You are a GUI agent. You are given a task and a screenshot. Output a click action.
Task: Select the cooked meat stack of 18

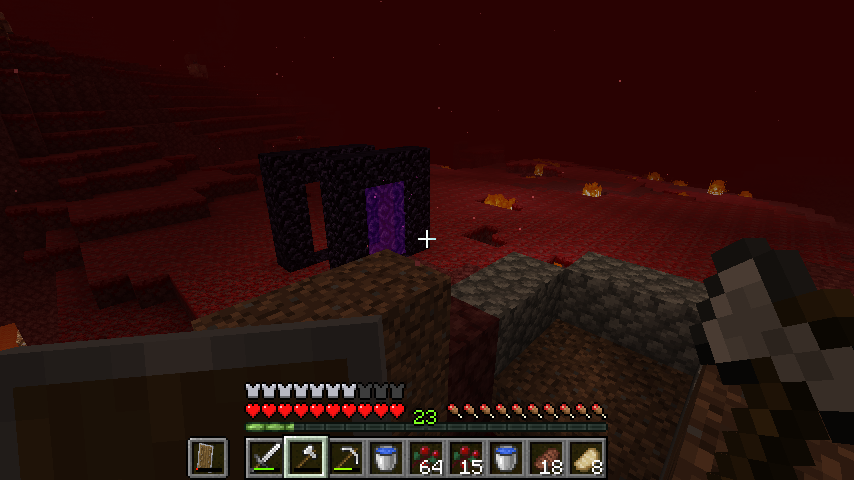pos(546,458)
